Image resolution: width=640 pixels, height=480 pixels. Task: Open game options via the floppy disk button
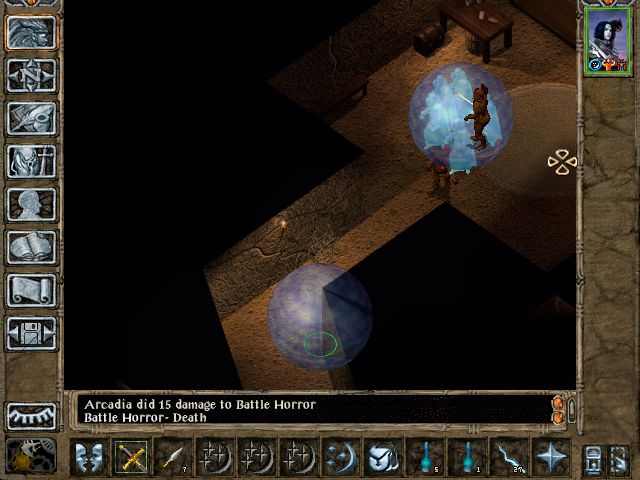pyautogui.click(x=31, y=333)
